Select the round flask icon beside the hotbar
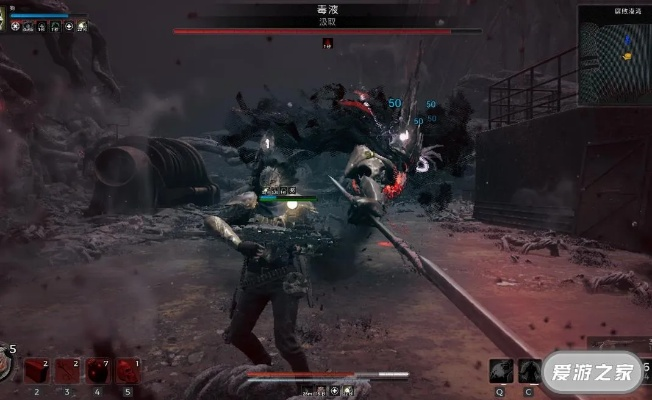Image resolution: width=652 pixels, height=400 pixels. point(6,367)
